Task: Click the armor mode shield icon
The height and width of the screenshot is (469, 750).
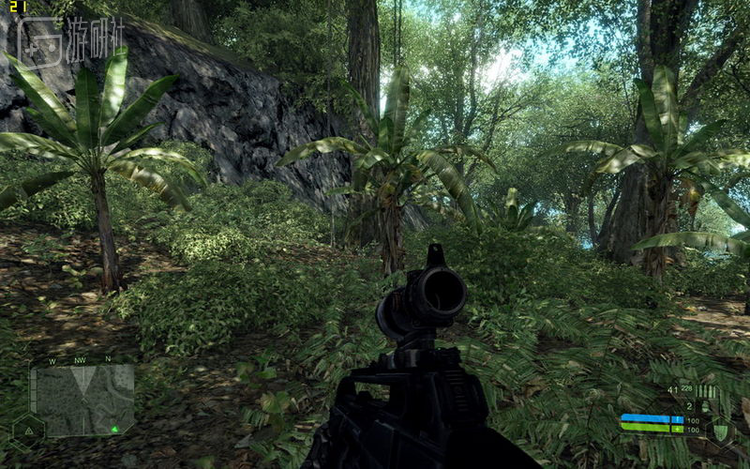Action: [720, 430]
